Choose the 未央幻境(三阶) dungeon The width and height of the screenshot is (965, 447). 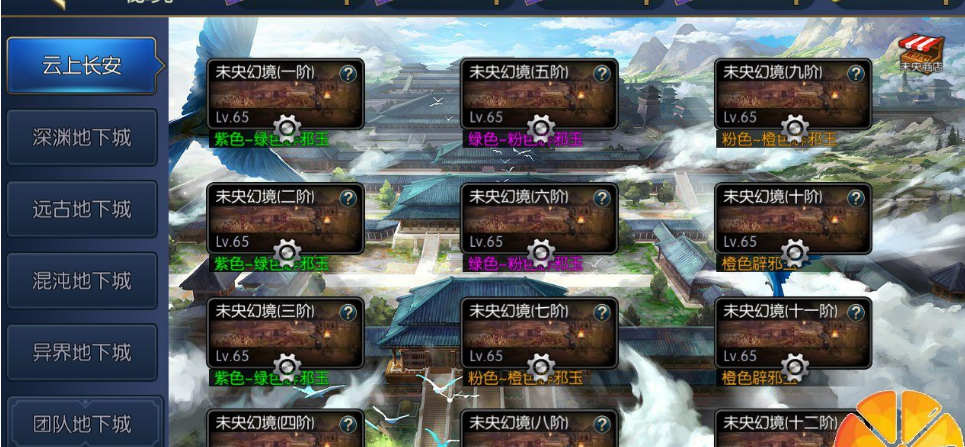pyautogui.click(x=285, y=334)
